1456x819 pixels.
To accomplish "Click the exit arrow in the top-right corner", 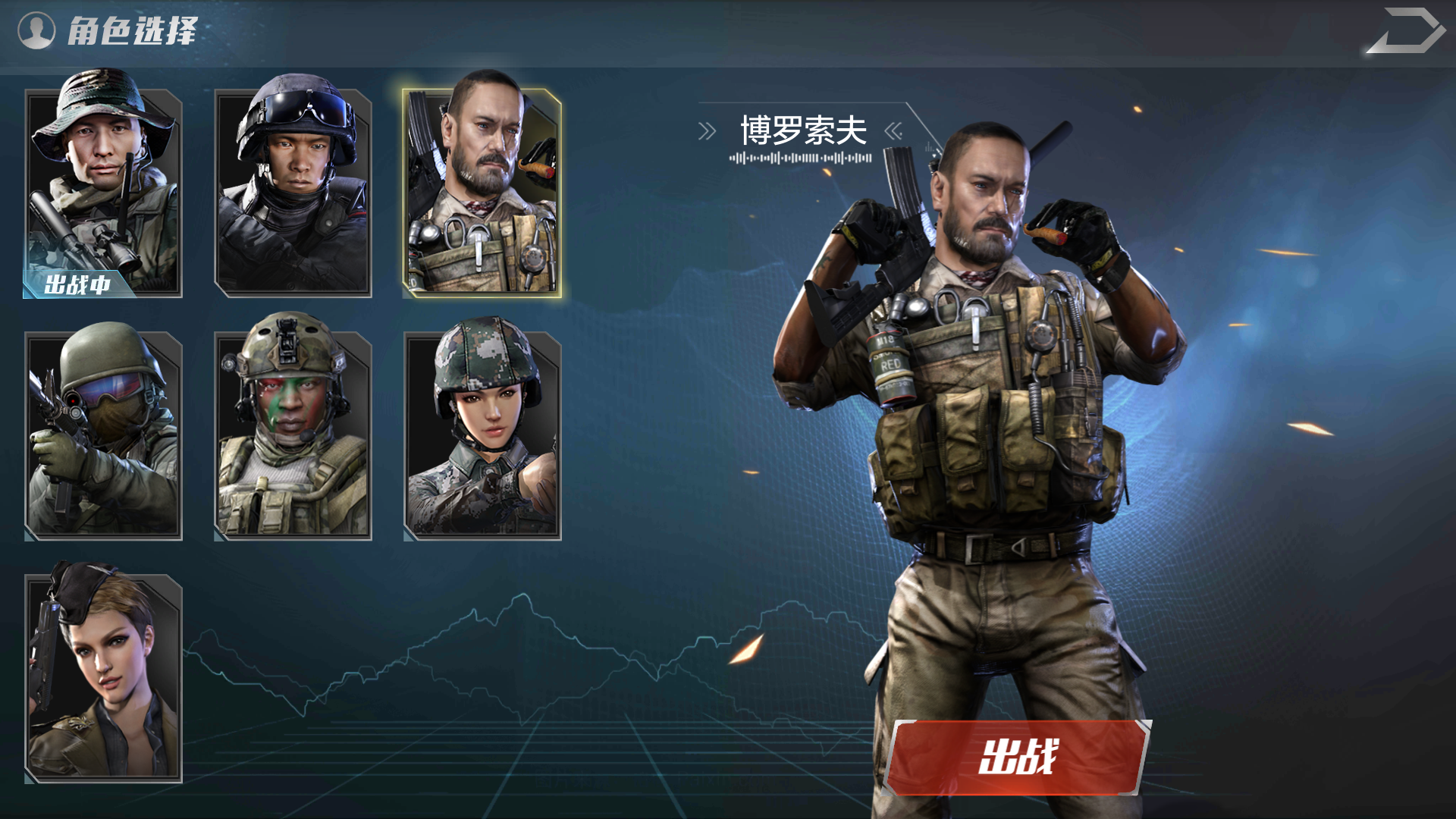I will point(1412,32).
